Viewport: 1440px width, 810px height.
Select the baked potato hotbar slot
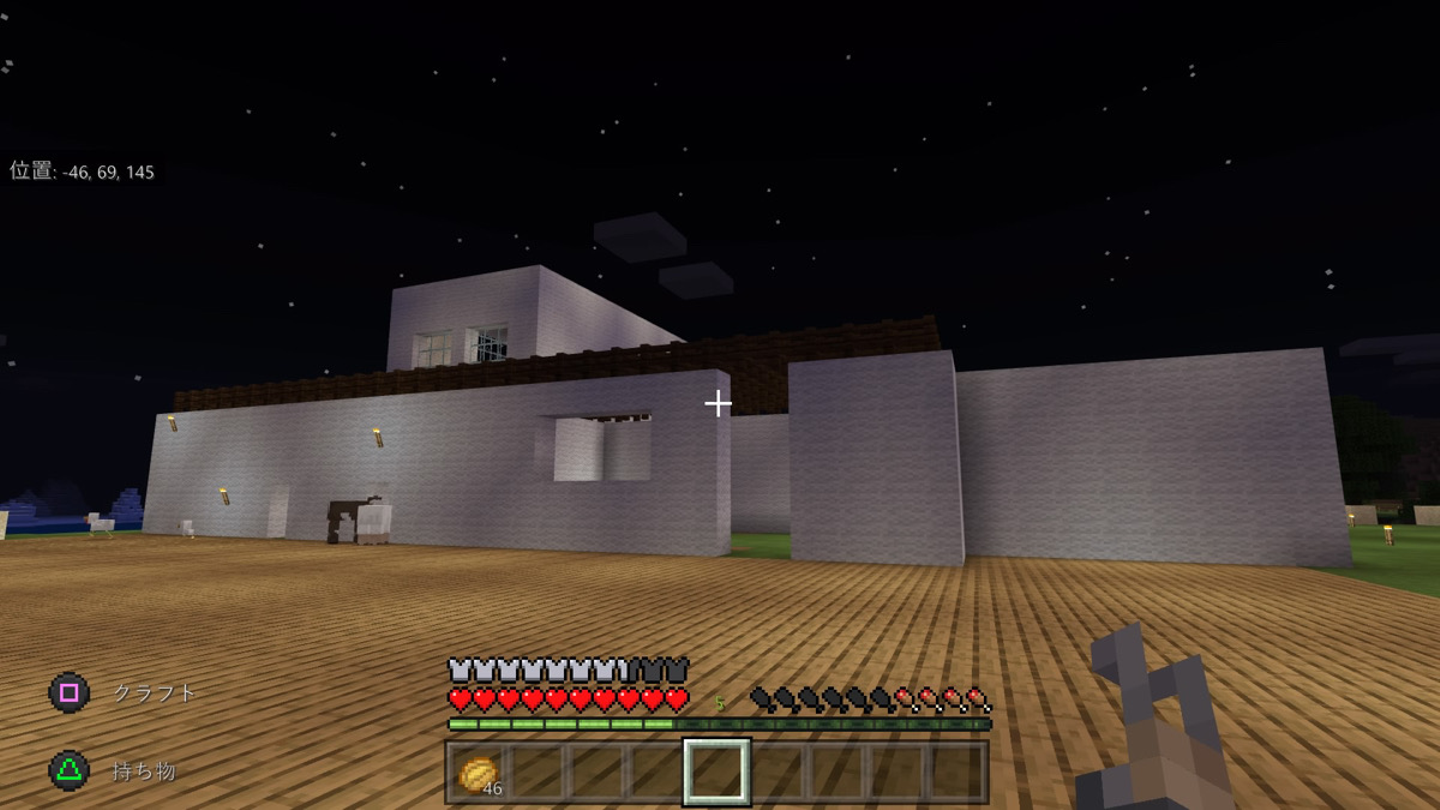click(478, 772)
